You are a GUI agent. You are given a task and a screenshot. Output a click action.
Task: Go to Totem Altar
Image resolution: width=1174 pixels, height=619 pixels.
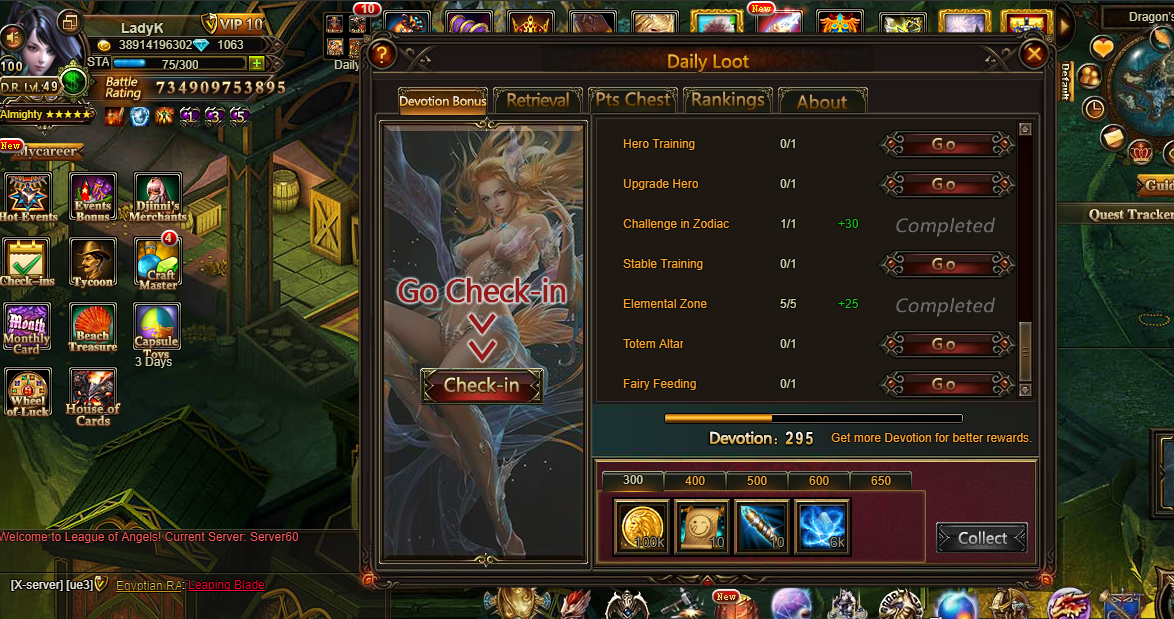[x=944, y=344]
